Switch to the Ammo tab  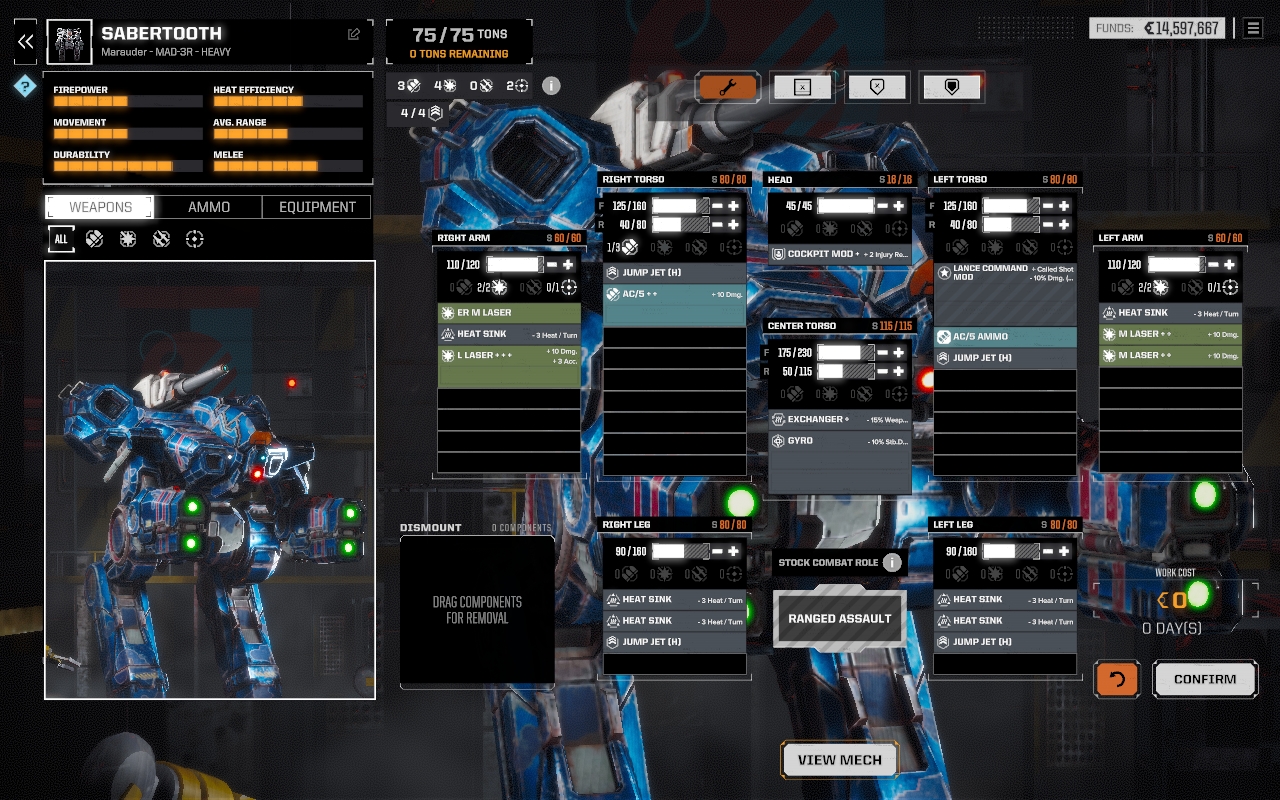(209, 207)
